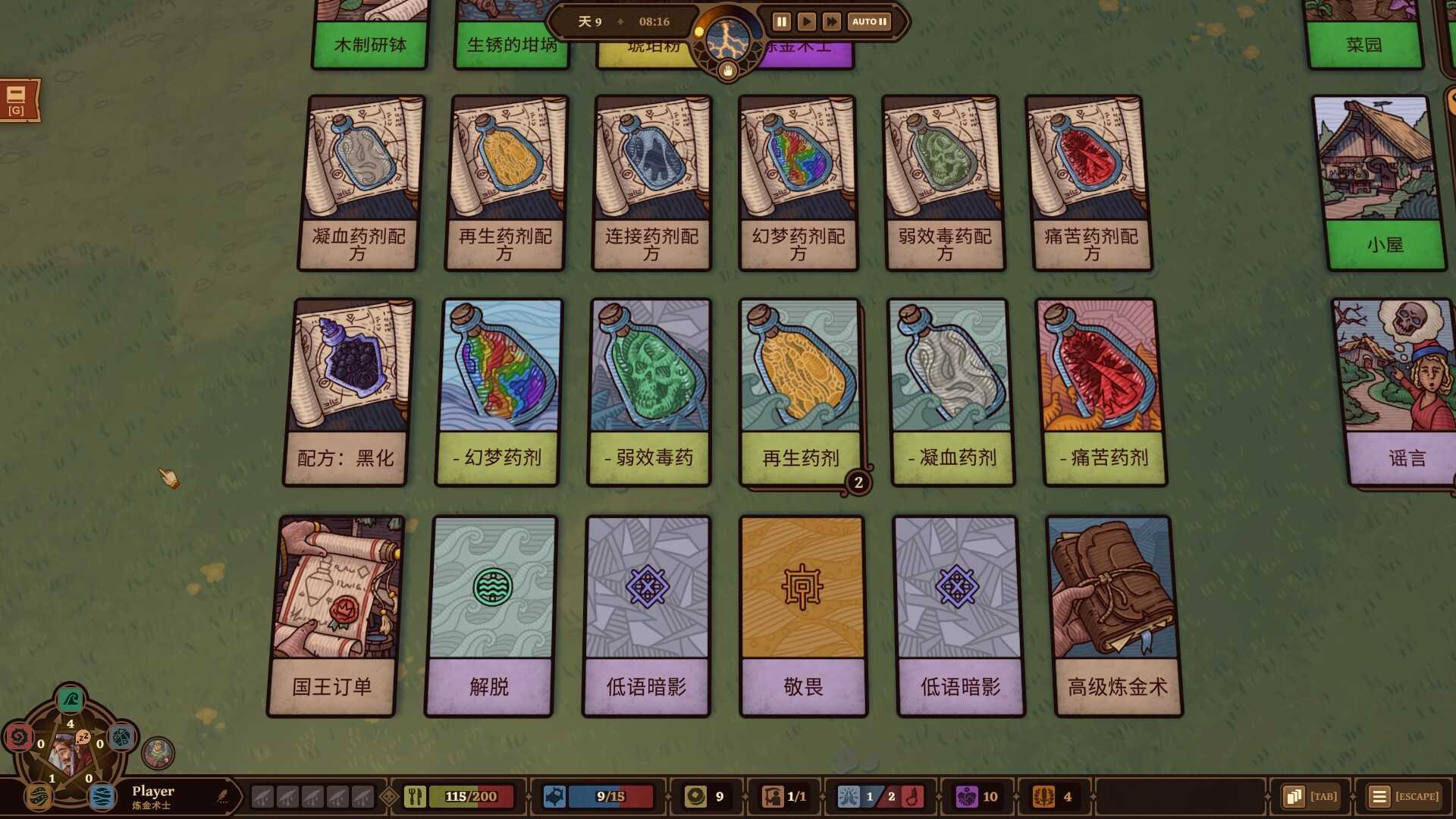
Task: Click the 国王订单 order card
Action: click(332, 614)
